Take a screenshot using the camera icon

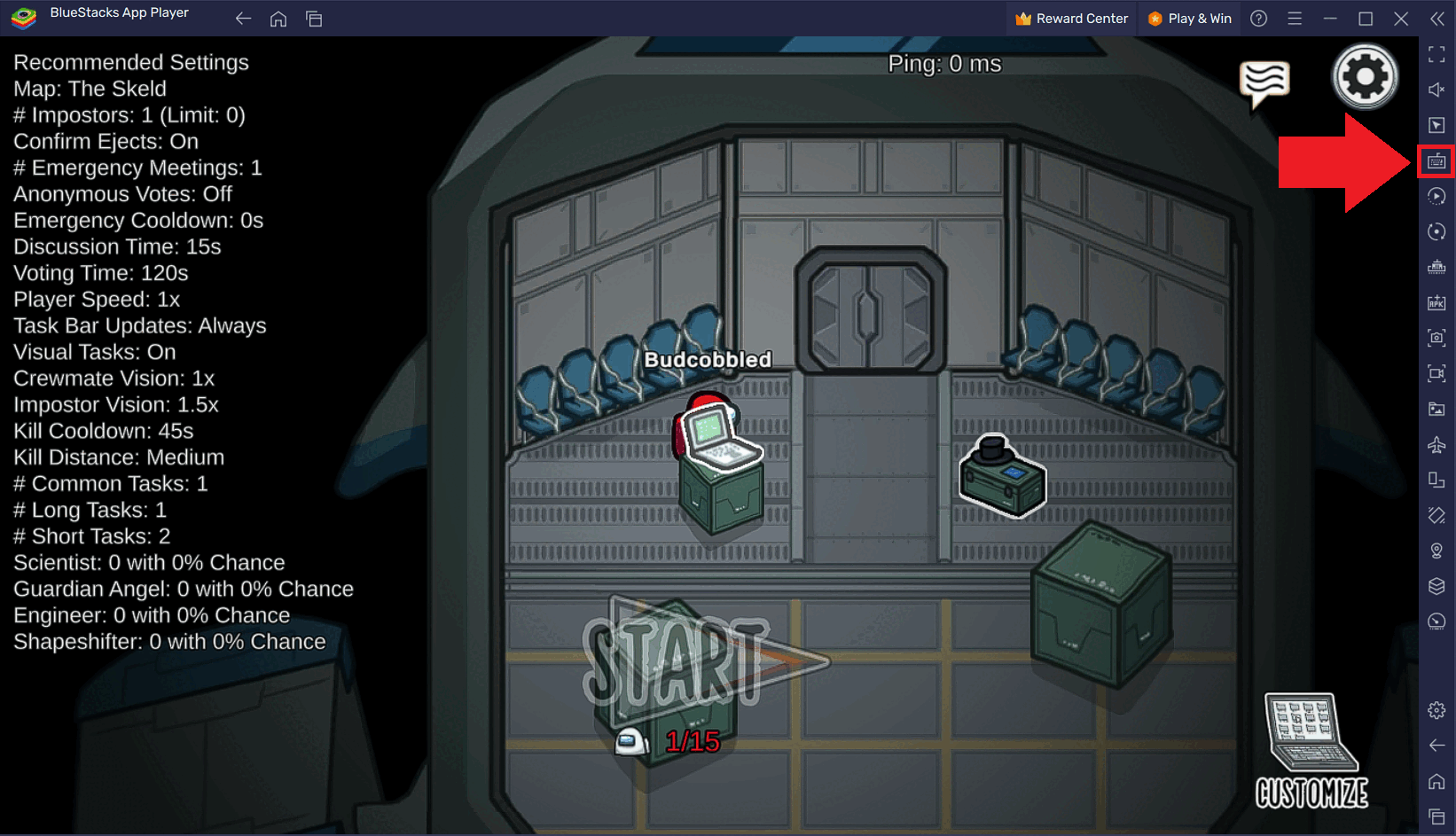pyautogui.click(x=1436, y=338)
